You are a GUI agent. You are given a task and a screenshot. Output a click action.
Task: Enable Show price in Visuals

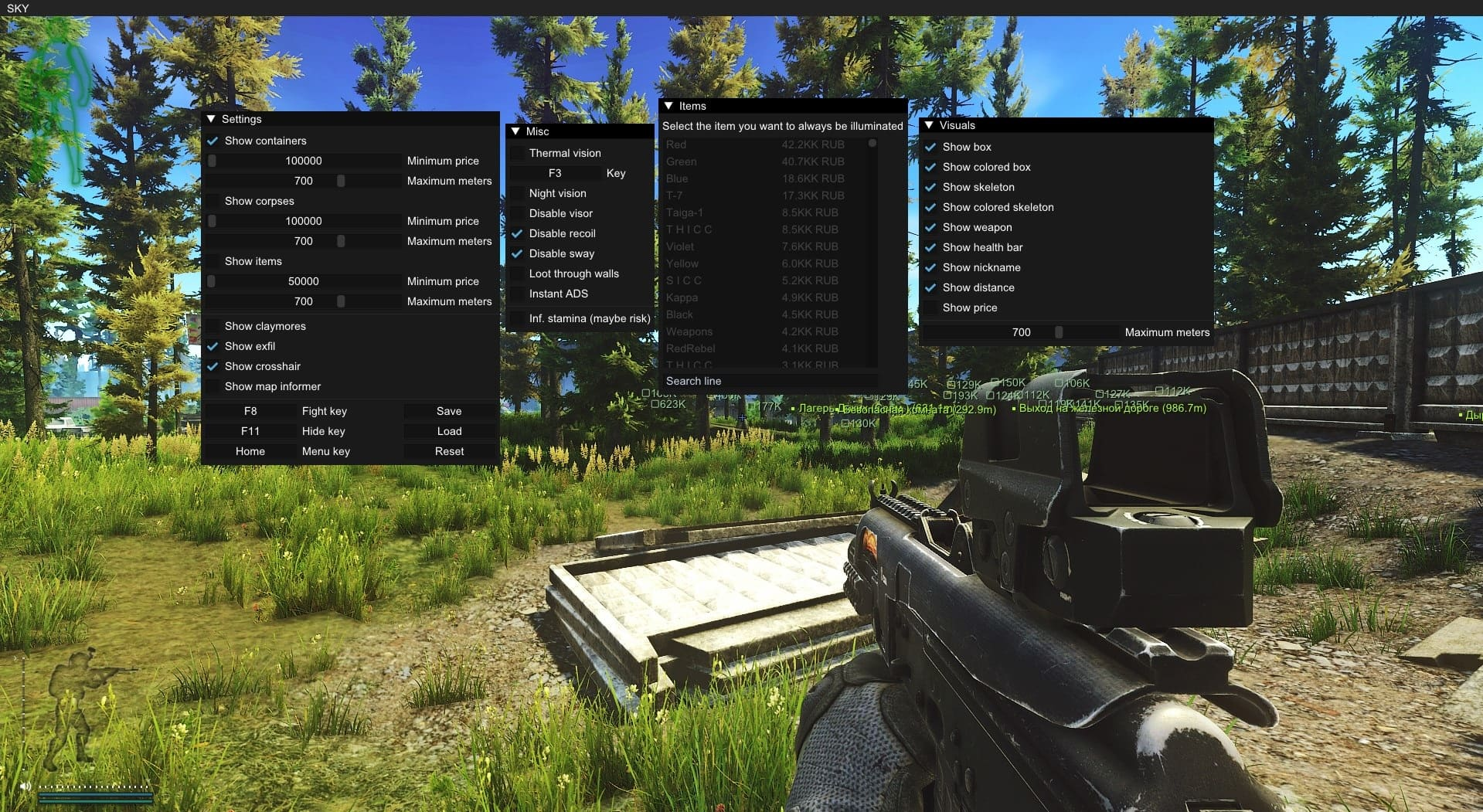click(931, 307)
